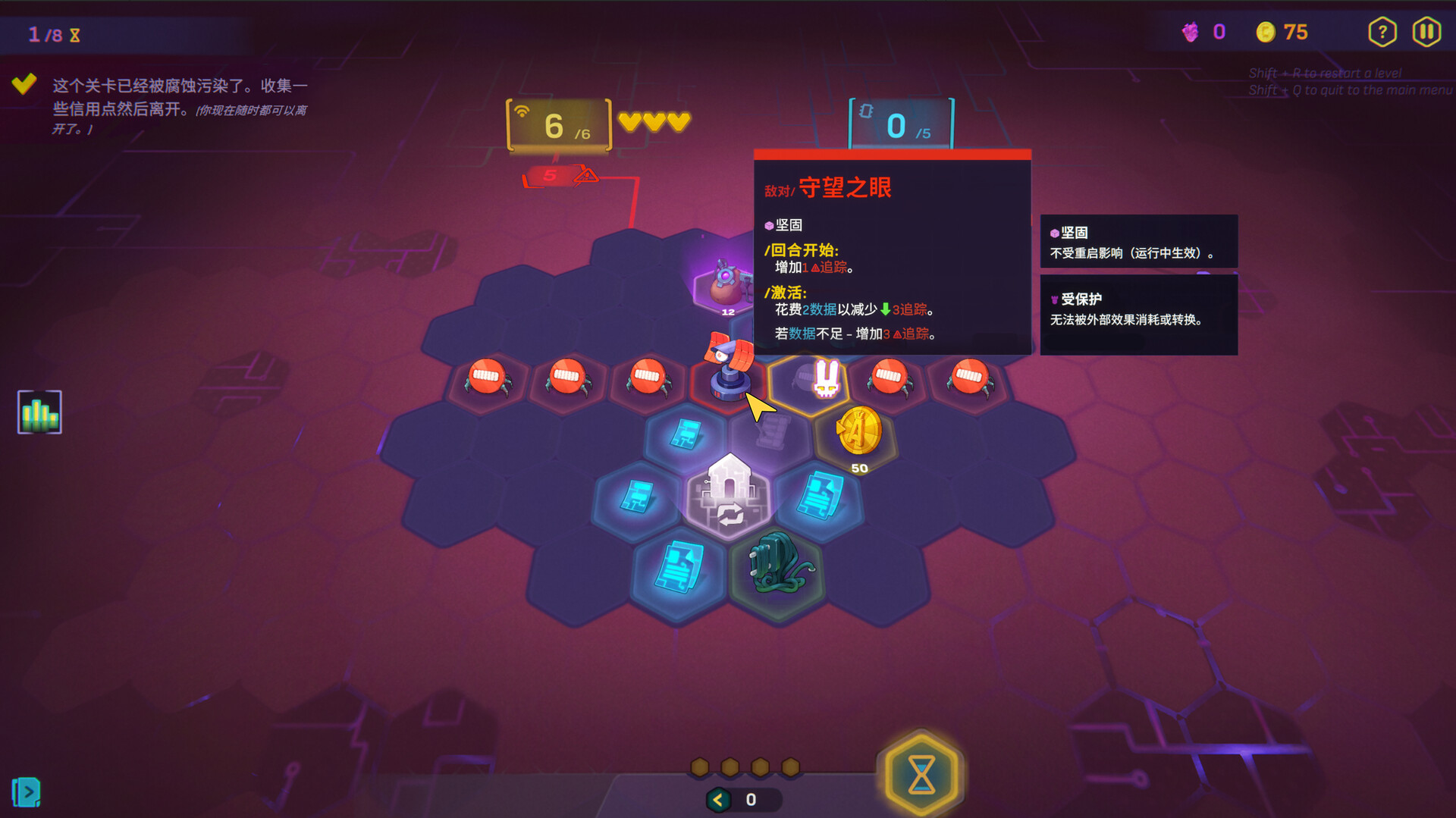The width and height of the screenshot is (1456, 818).
Task: Open the pause menu icon
Action: 1426,31
